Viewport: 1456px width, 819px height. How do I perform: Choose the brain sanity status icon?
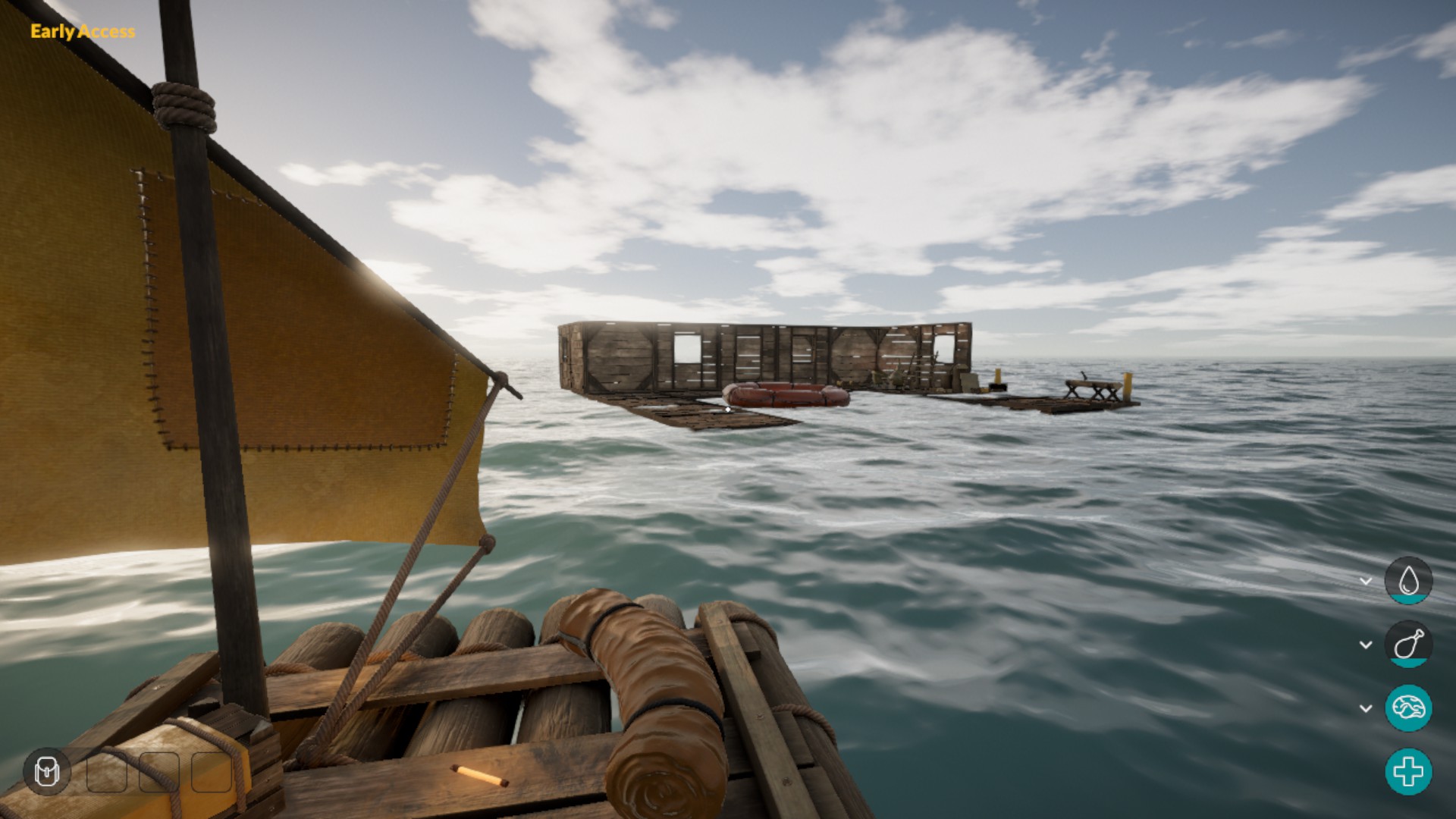(x=1408, y=708)
